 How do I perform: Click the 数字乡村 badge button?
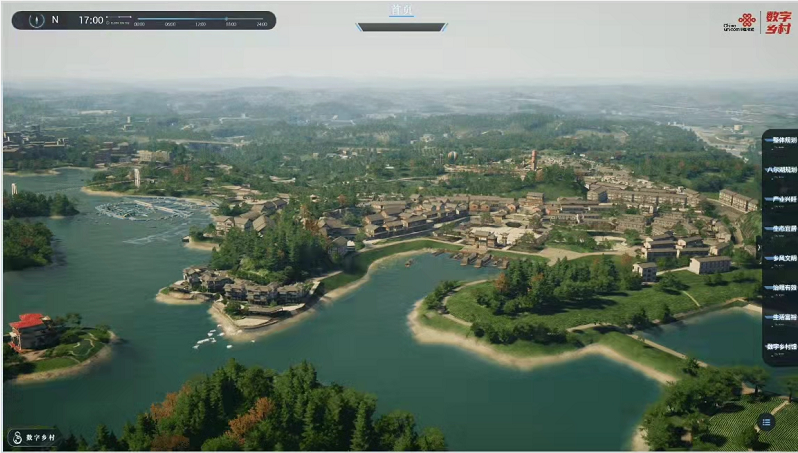[33, 437]
